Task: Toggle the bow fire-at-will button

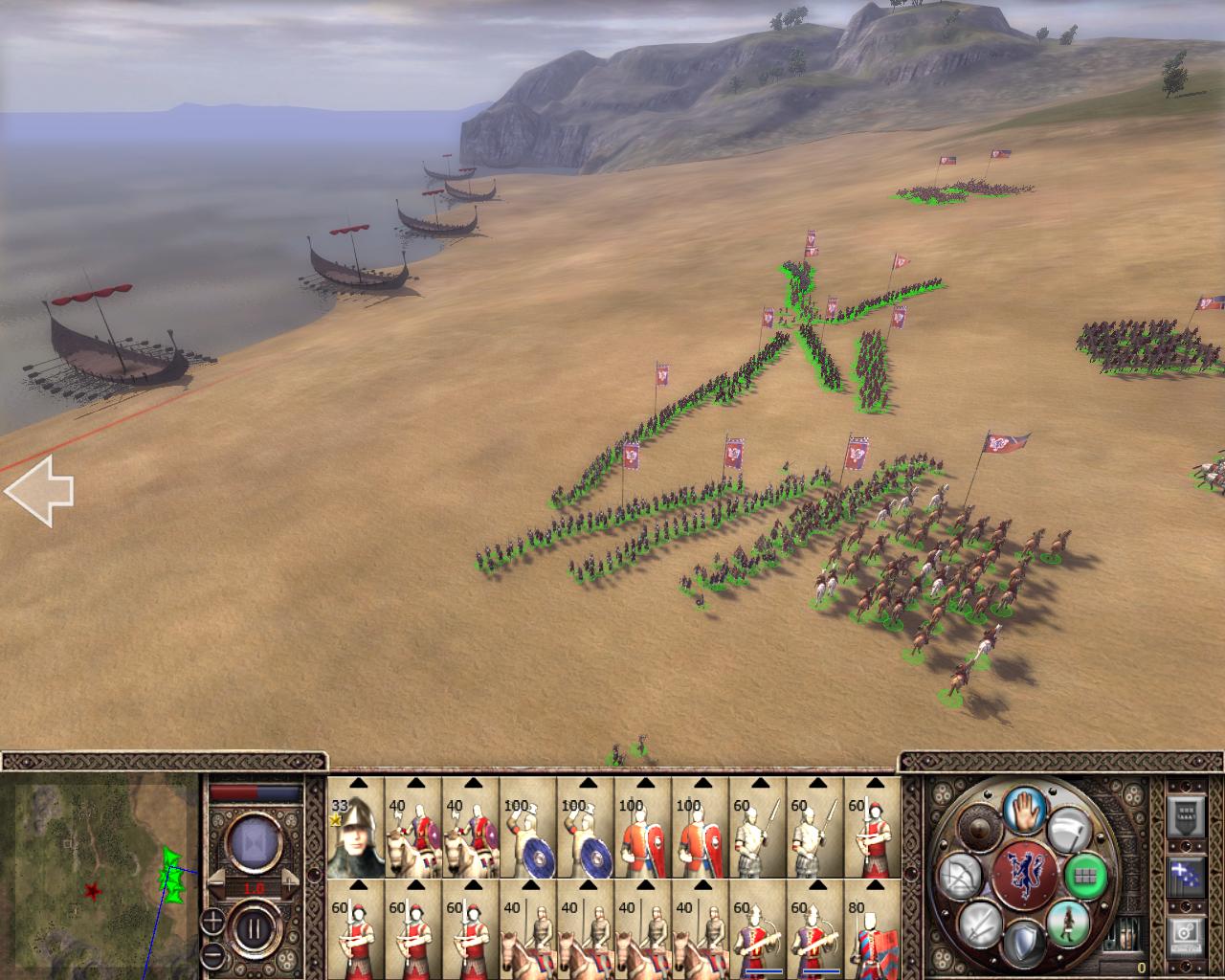Action: (x=958, y=877)
